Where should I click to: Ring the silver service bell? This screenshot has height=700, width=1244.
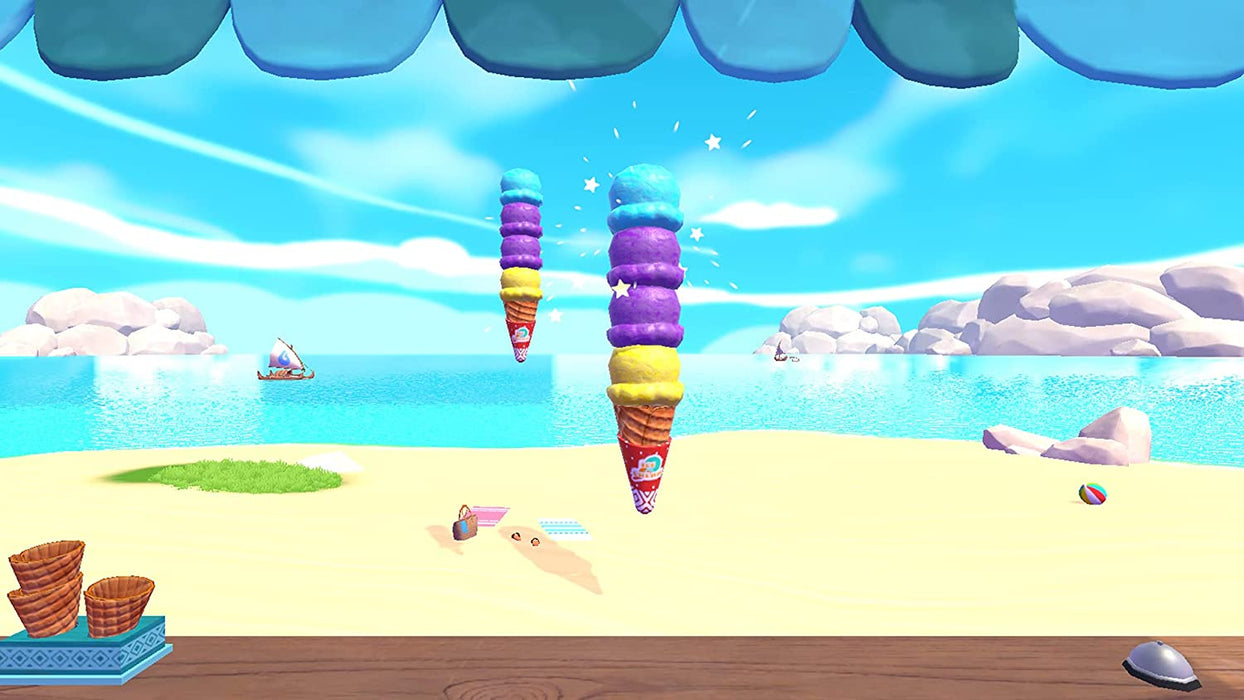(x=1160, y=664)
